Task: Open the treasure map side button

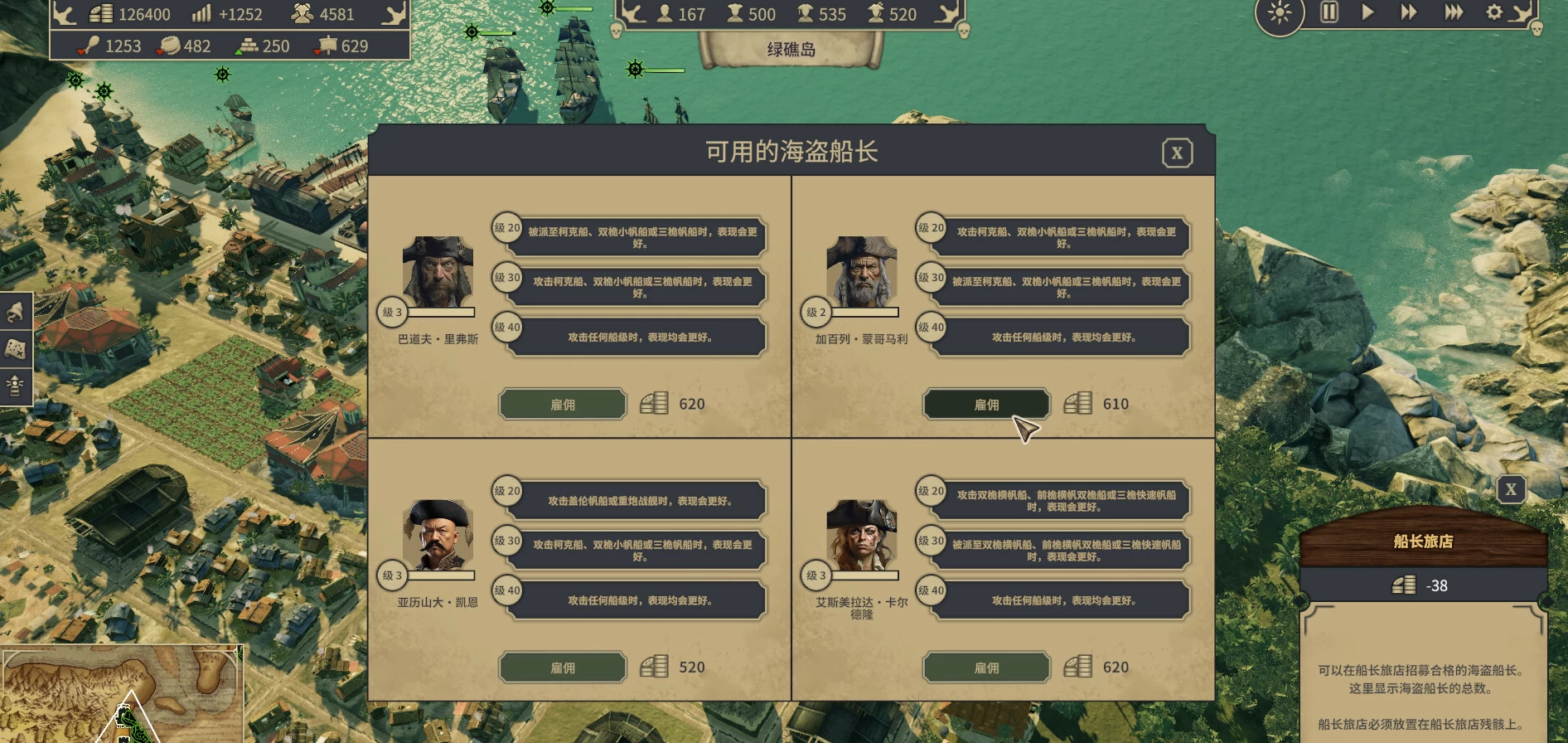Action: click(15, 349)
